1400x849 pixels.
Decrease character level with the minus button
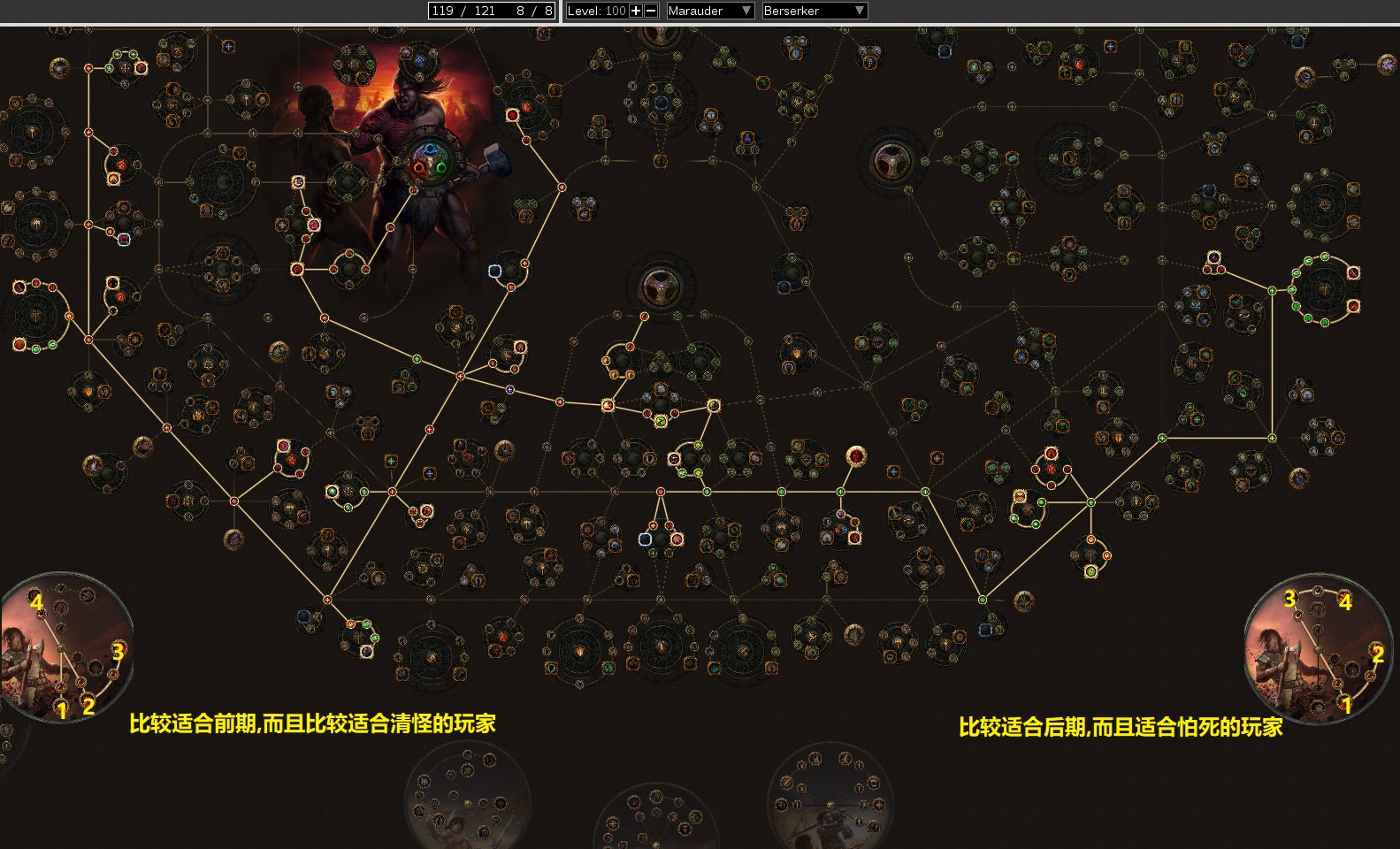[651, 11]
